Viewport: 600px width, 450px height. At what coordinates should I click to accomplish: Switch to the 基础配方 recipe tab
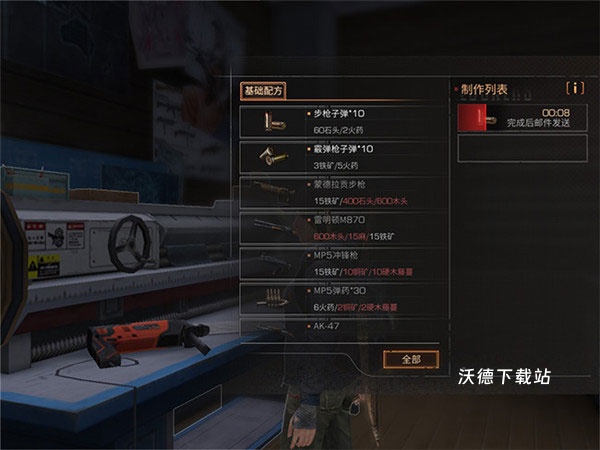tap(264, 90)
